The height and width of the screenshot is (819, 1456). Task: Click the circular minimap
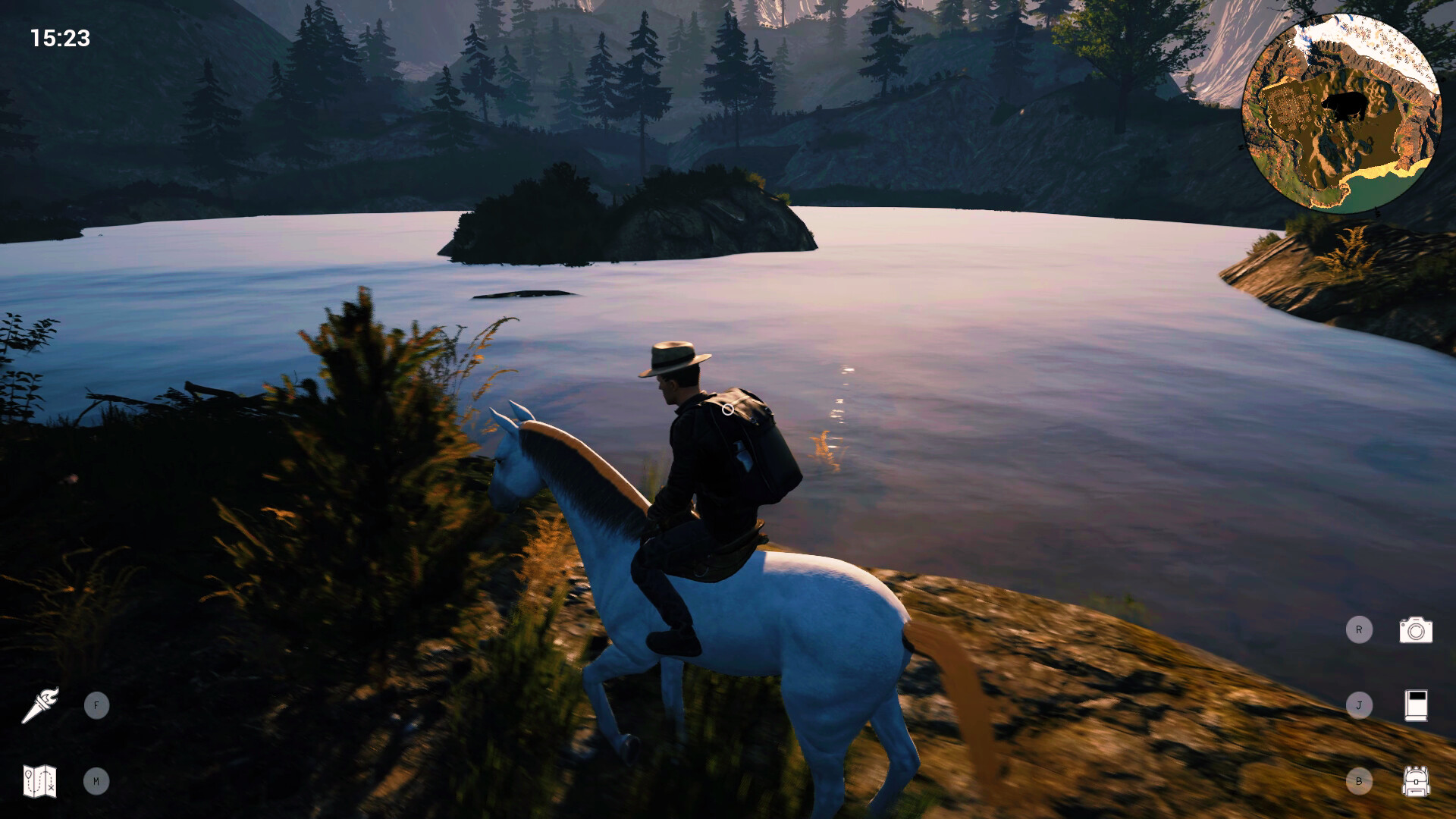[1342, 110]
